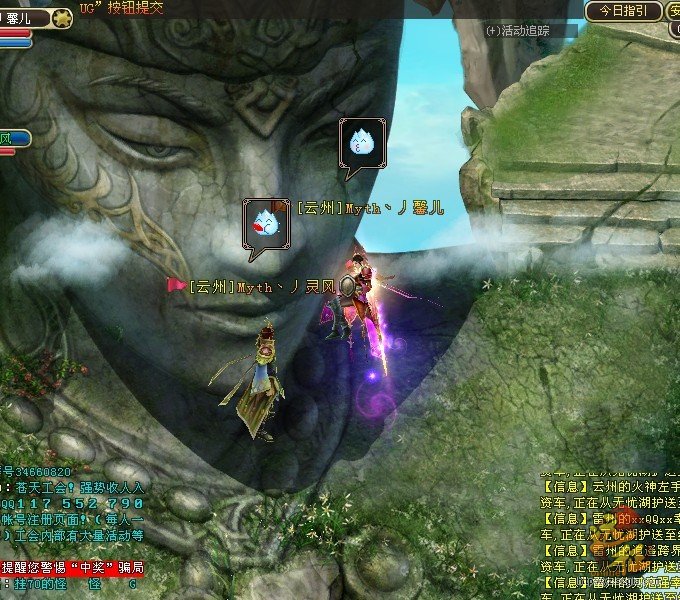Screen dimensions: 680x600
Task: Select the 馨儿 player name plate
Action: coord(20,17)
